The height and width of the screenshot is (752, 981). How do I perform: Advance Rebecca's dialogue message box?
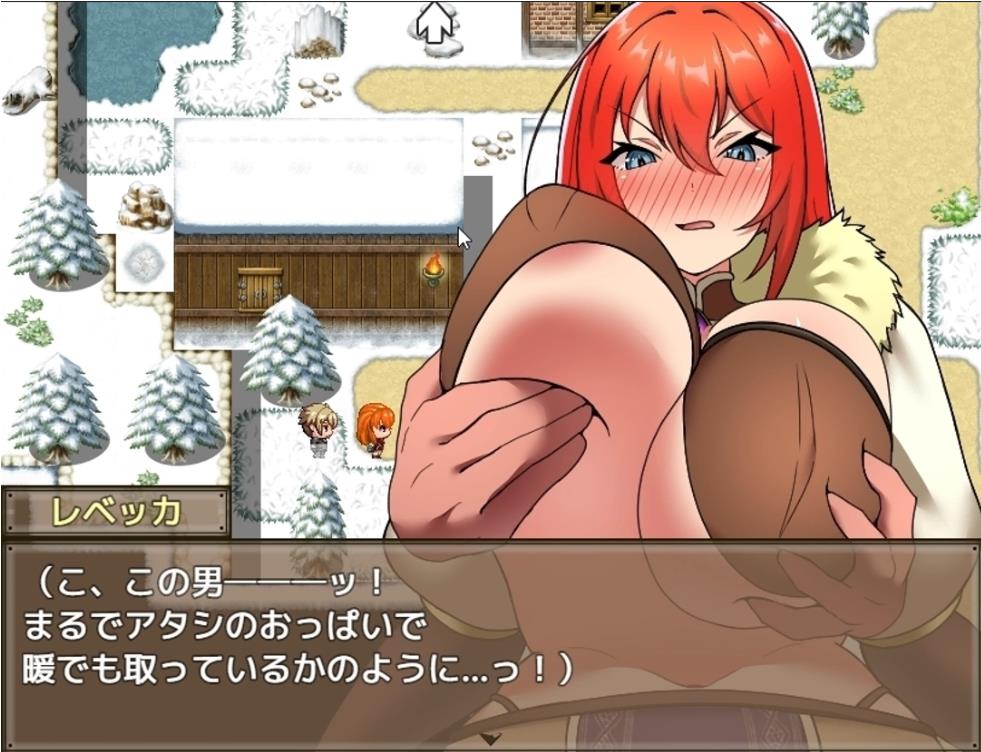[x=490, y=640]
